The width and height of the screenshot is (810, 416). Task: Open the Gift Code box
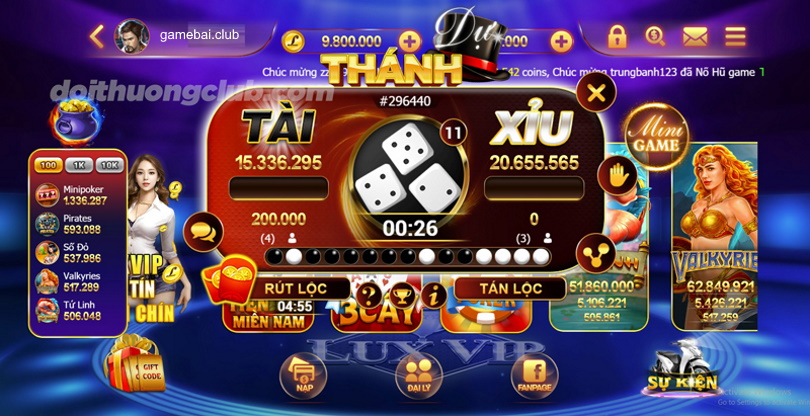133,365
